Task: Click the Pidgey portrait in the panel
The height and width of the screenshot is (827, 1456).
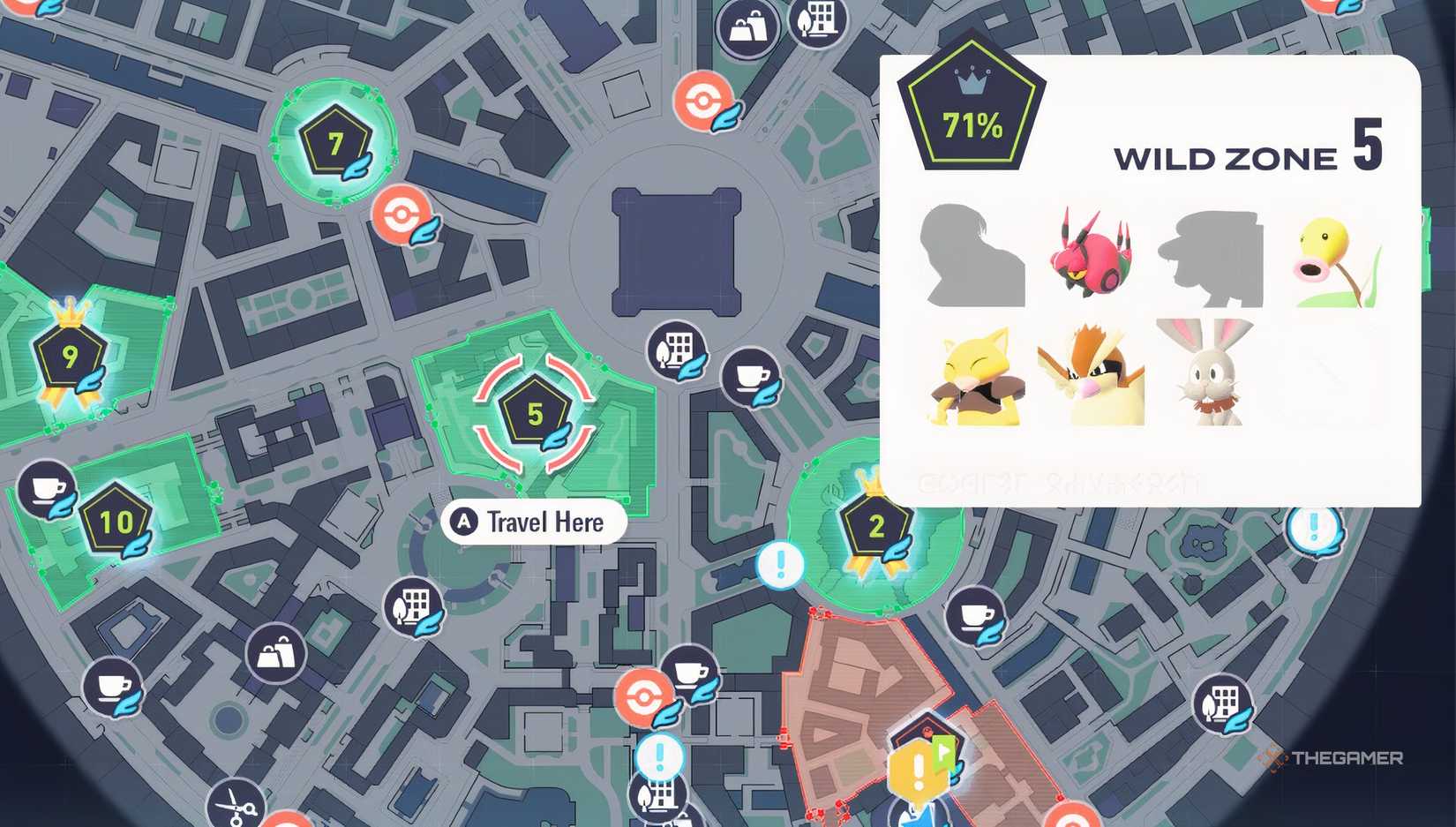Action: point(1092,374)
